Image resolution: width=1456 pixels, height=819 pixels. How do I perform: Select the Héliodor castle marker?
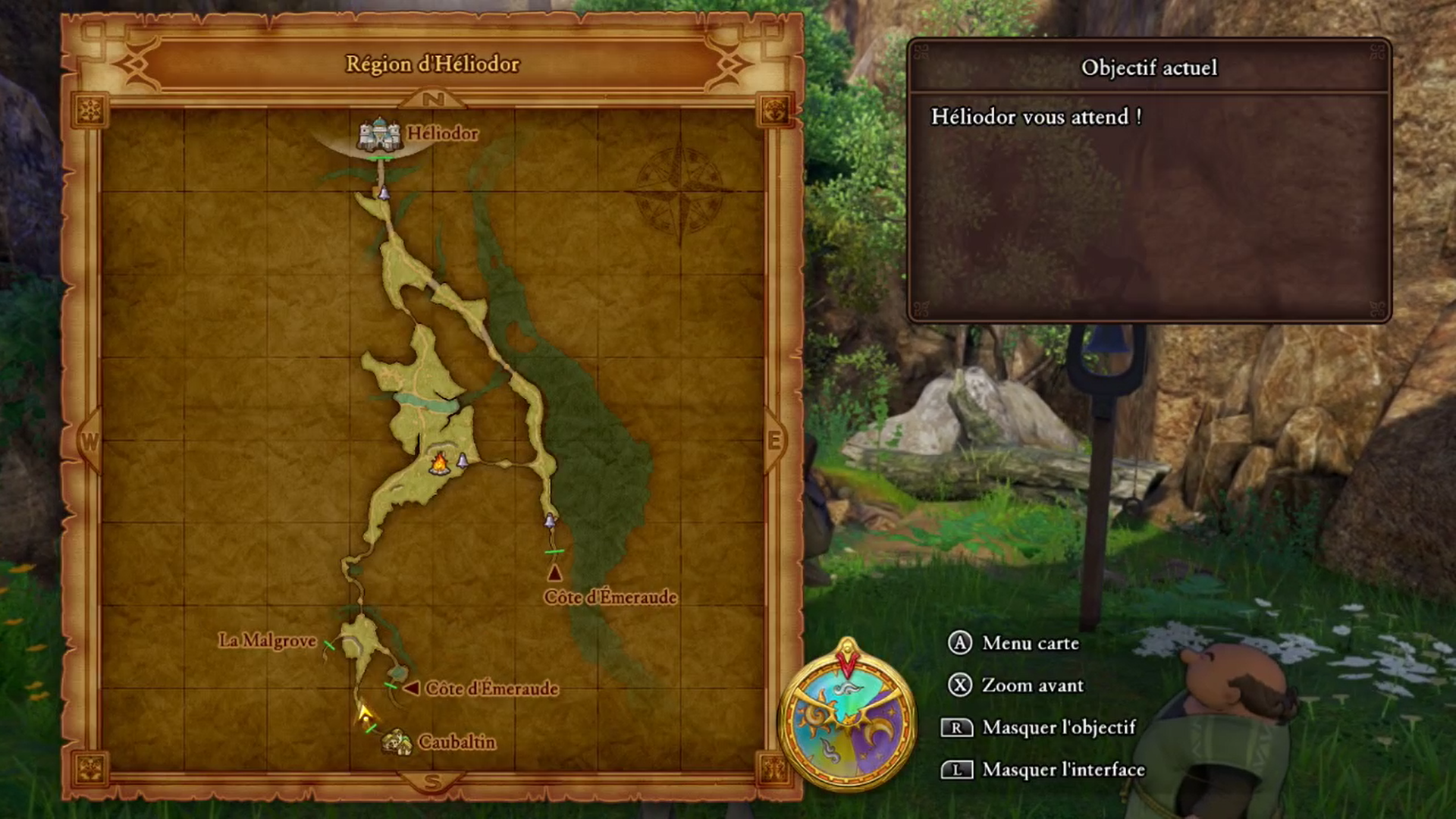pos(378,135)
